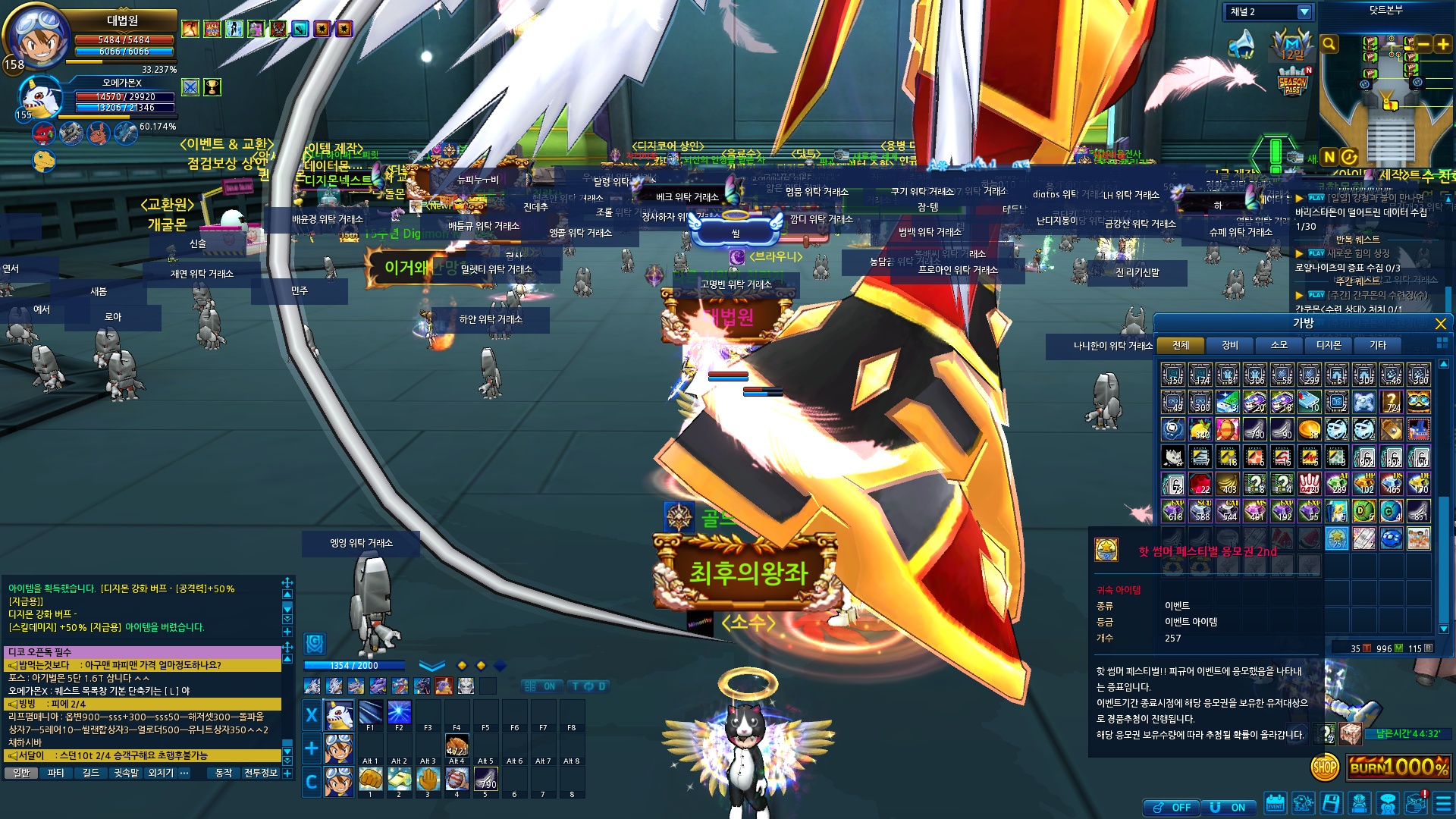Viewport: 1456px width, 819px height.
Task: Open the 전투정보 combat log tab
Action: click(260, 773)
